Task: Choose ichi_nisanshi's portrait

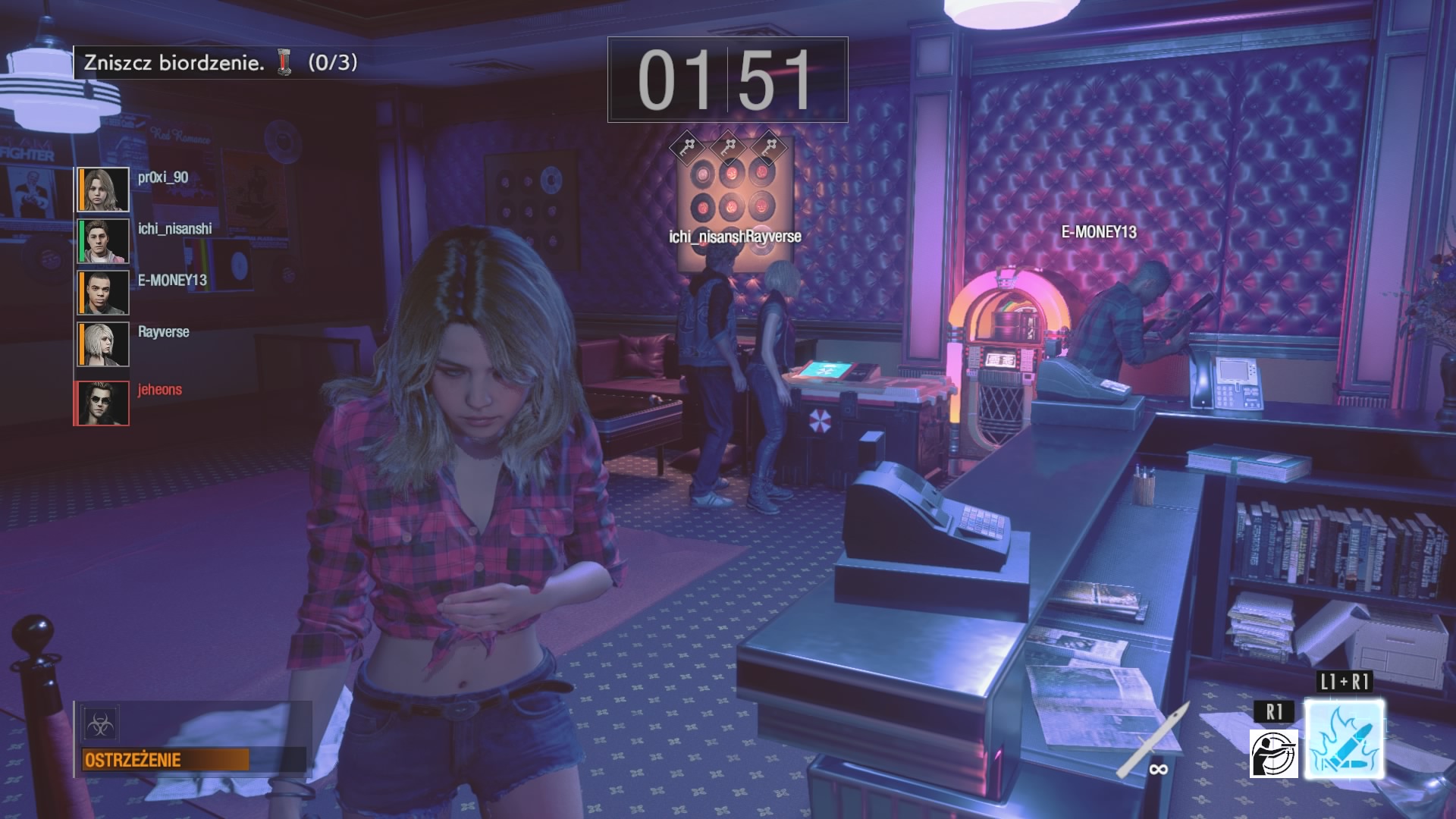Action: click(x=103, y=241)
